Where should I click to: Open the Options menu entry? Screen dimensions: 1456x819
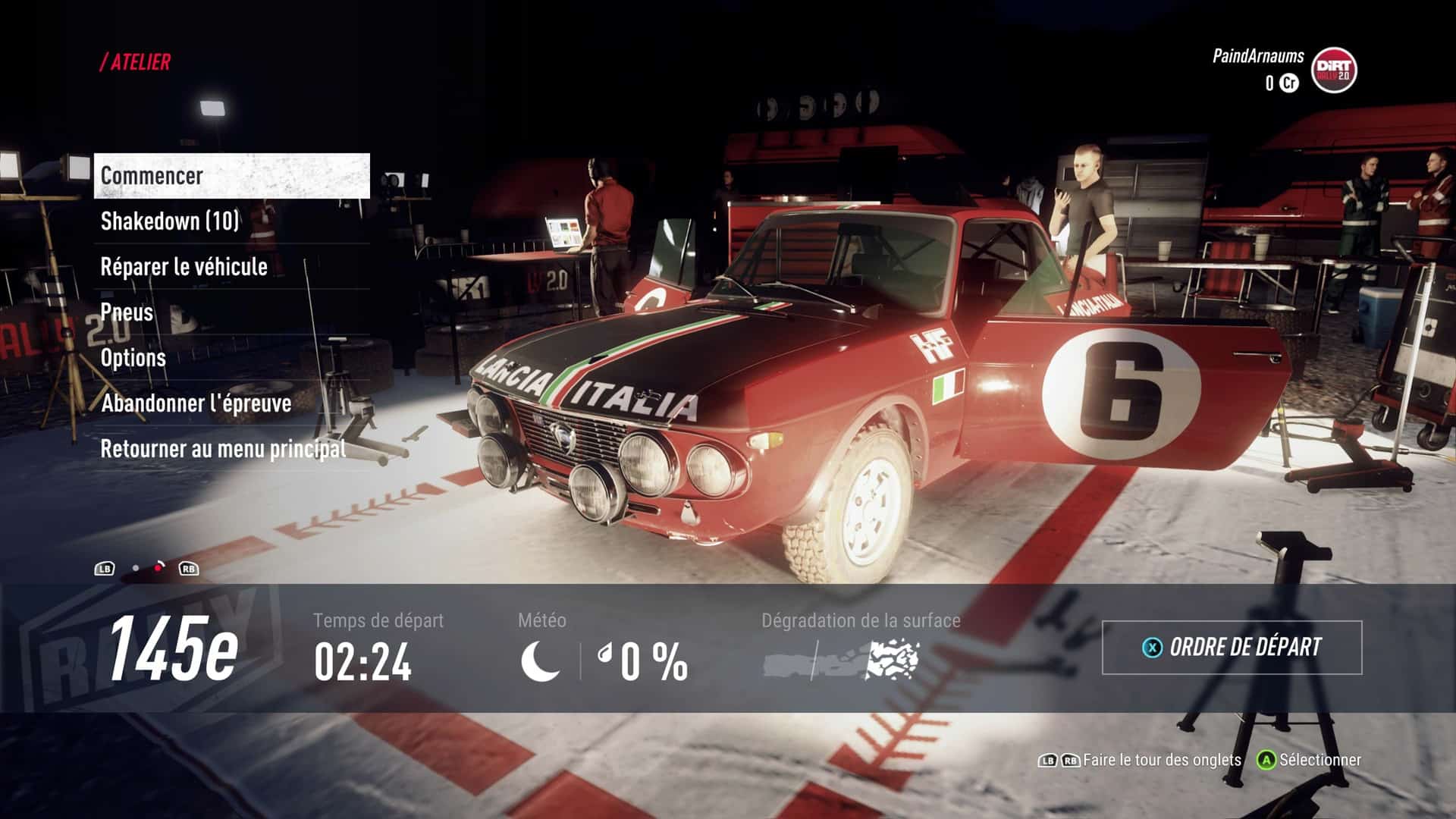tap(231, 358)
